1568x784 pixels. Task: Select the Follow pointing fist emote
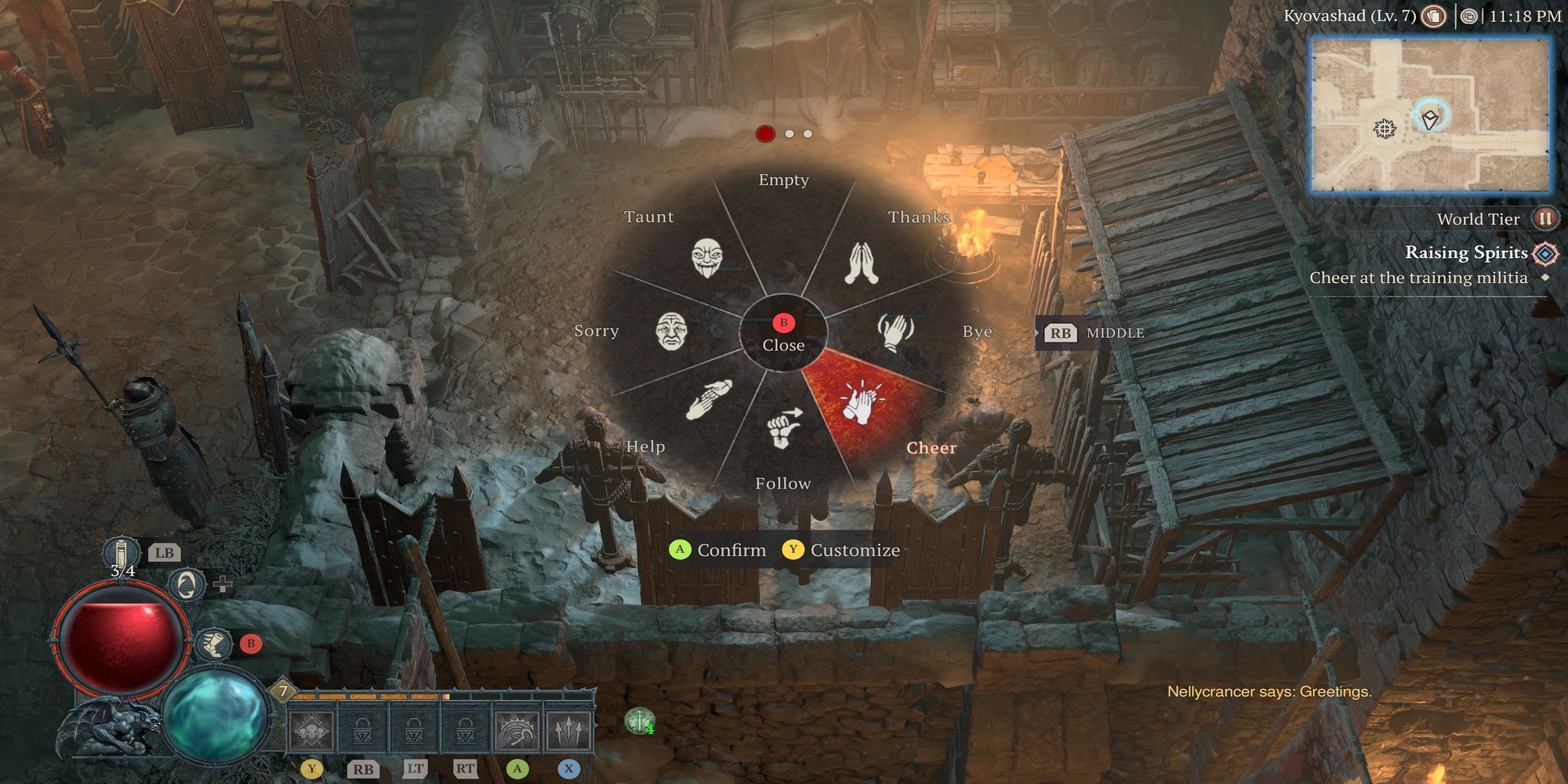click(783, 428)
